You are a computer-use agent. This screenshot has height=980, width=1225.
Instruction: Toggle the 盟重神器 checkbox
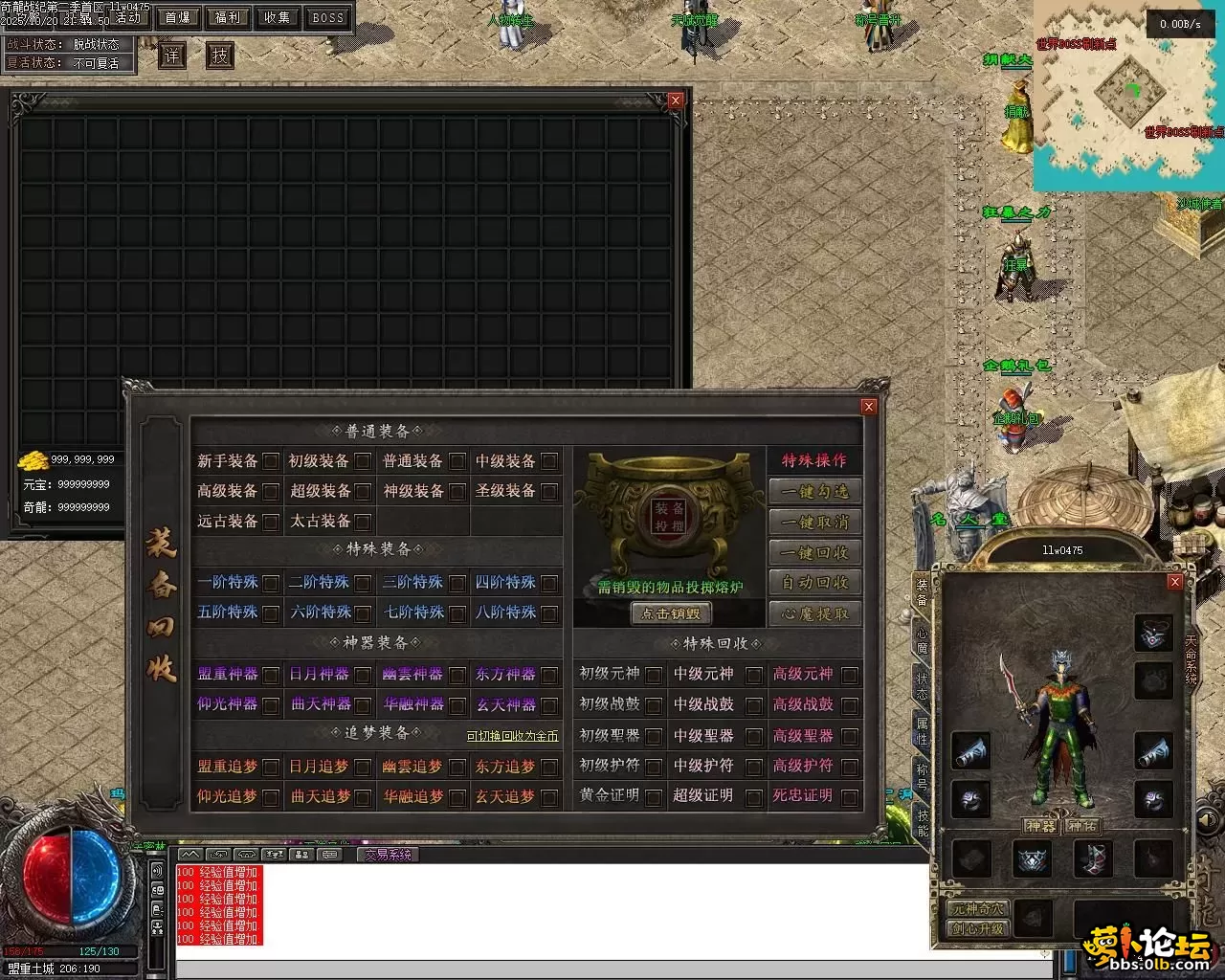(x=271, y=675)
